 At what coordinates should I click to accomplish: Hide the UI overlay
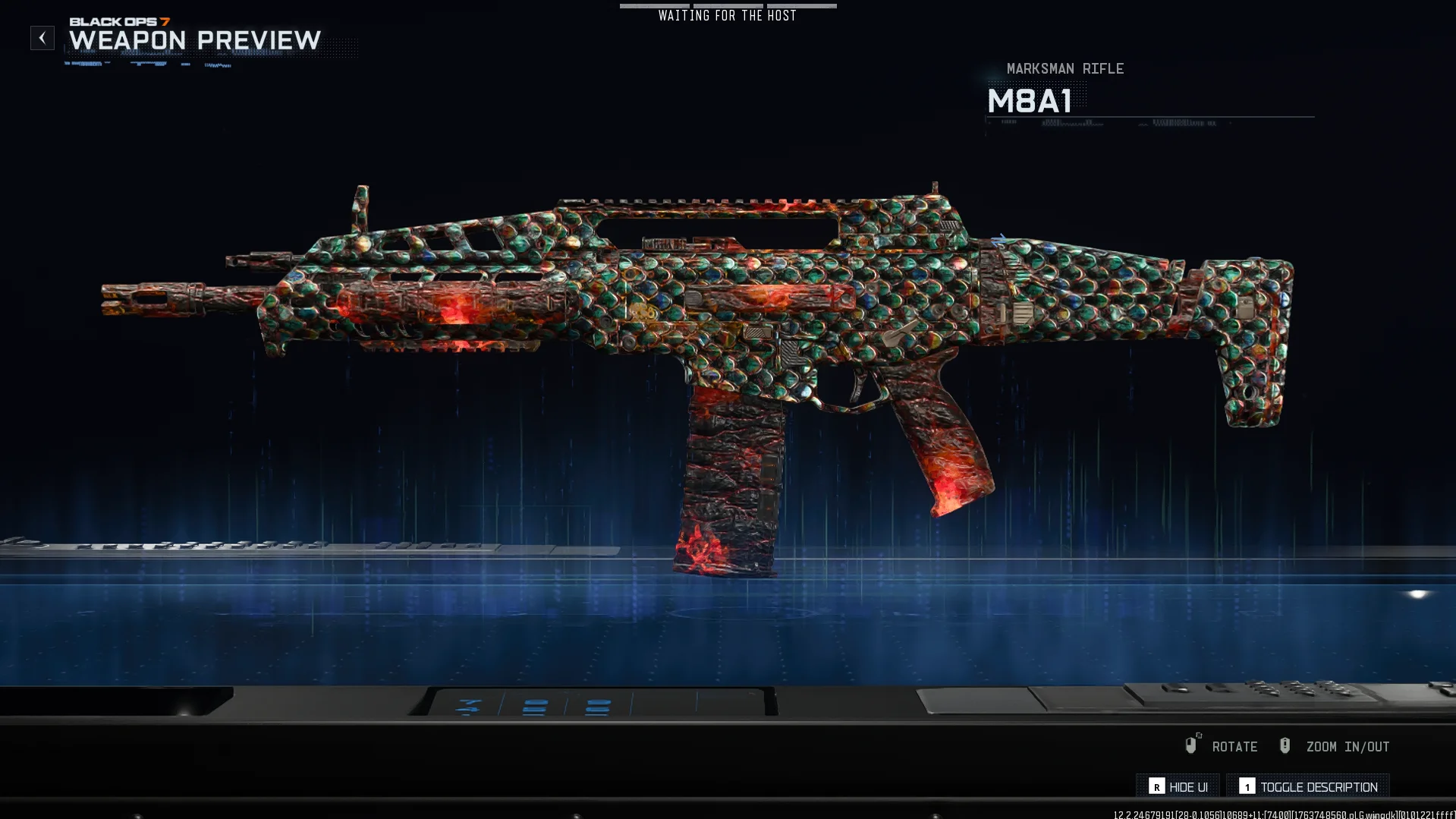click(1178, 786)
